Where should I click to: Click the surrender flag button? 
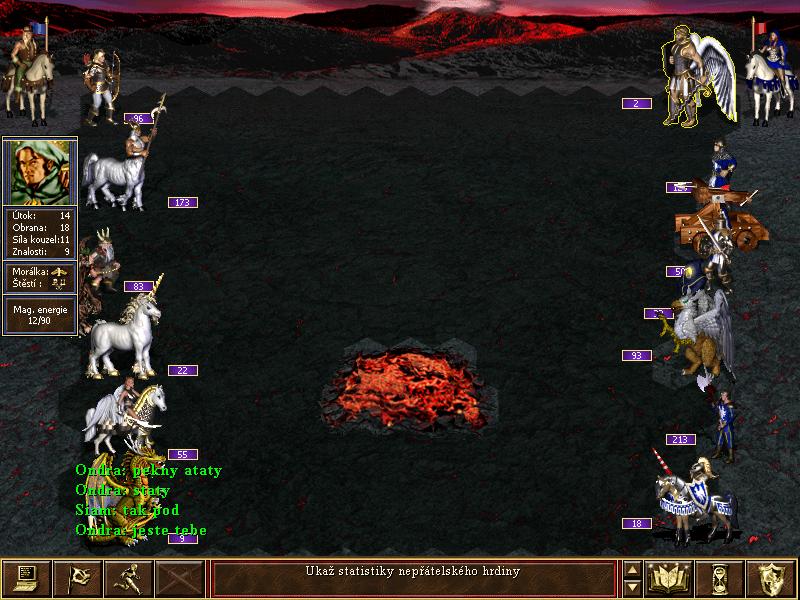[77, 578]
